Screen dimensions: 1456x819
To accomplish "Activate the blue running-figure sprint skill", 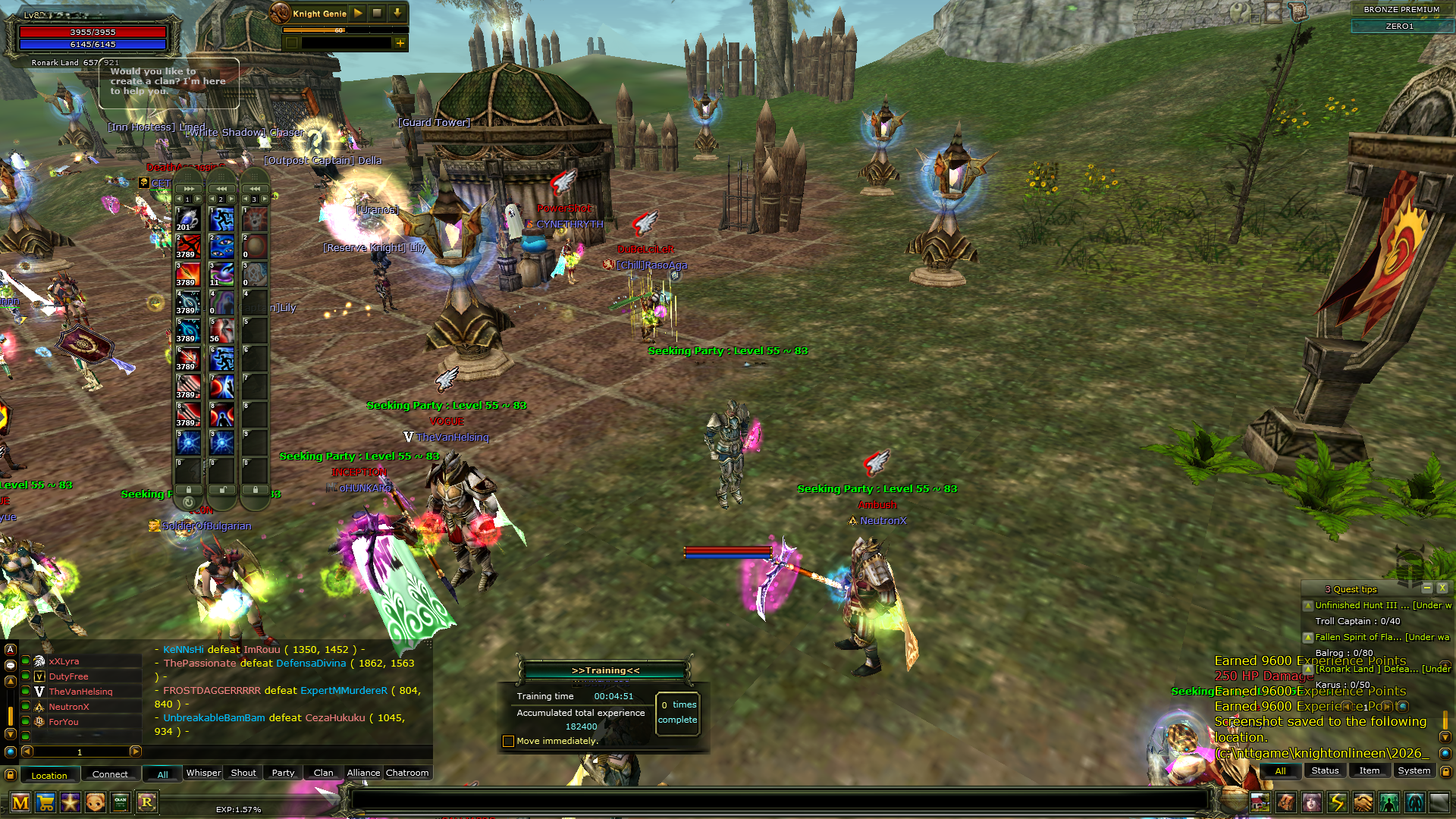I will [x=222, y=219].
